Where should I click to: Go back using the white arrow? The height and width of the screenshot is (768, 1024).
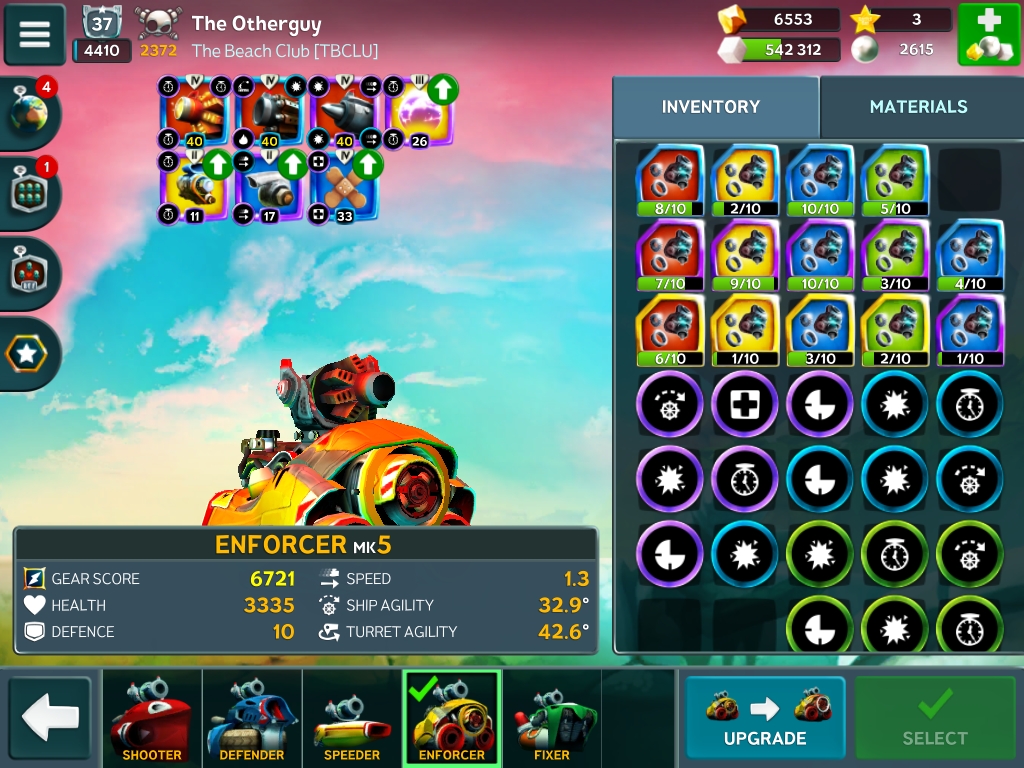50,718
